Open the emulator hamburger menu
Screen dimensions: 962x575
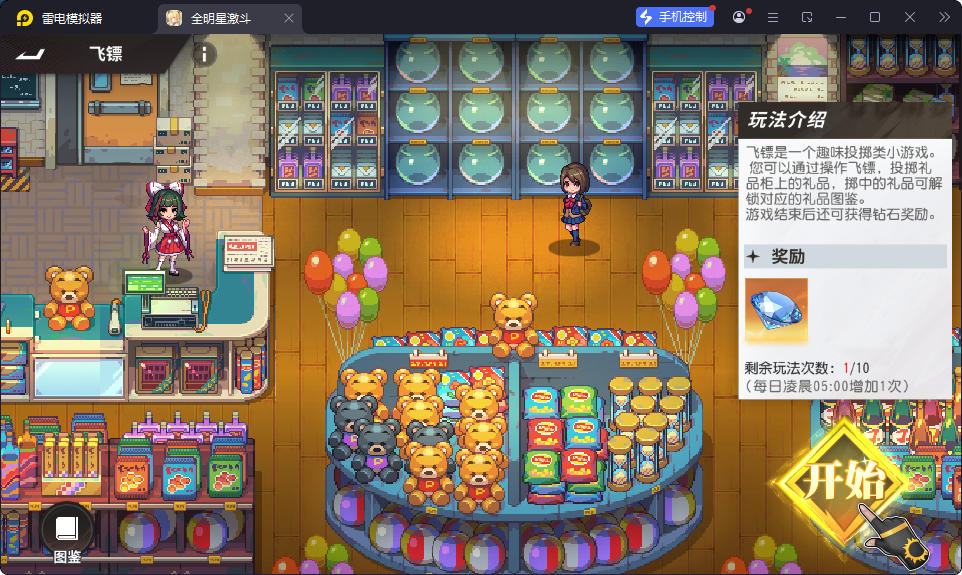tap(773, 17)
